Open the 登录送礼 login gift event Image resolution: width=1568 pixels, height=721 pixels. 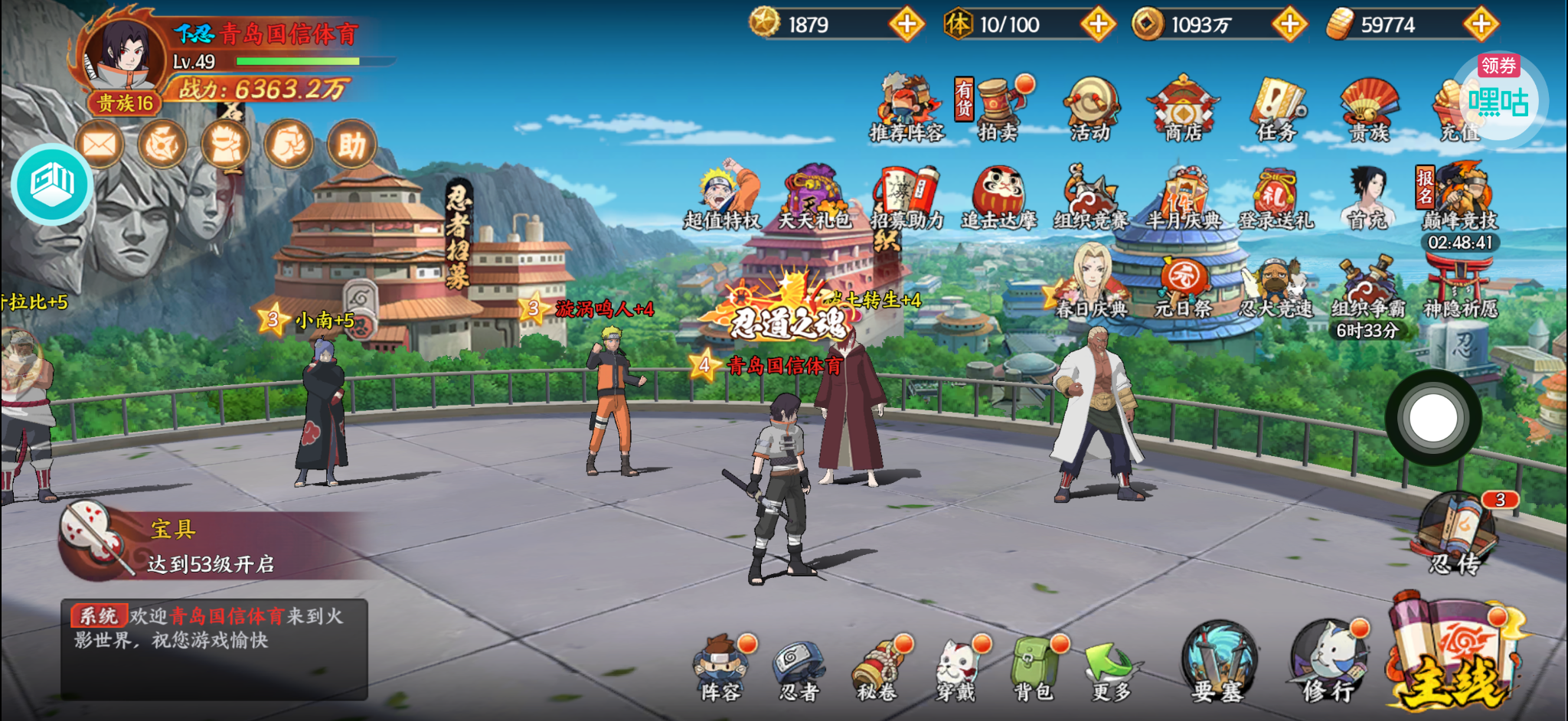click(x=1276, y=199)
